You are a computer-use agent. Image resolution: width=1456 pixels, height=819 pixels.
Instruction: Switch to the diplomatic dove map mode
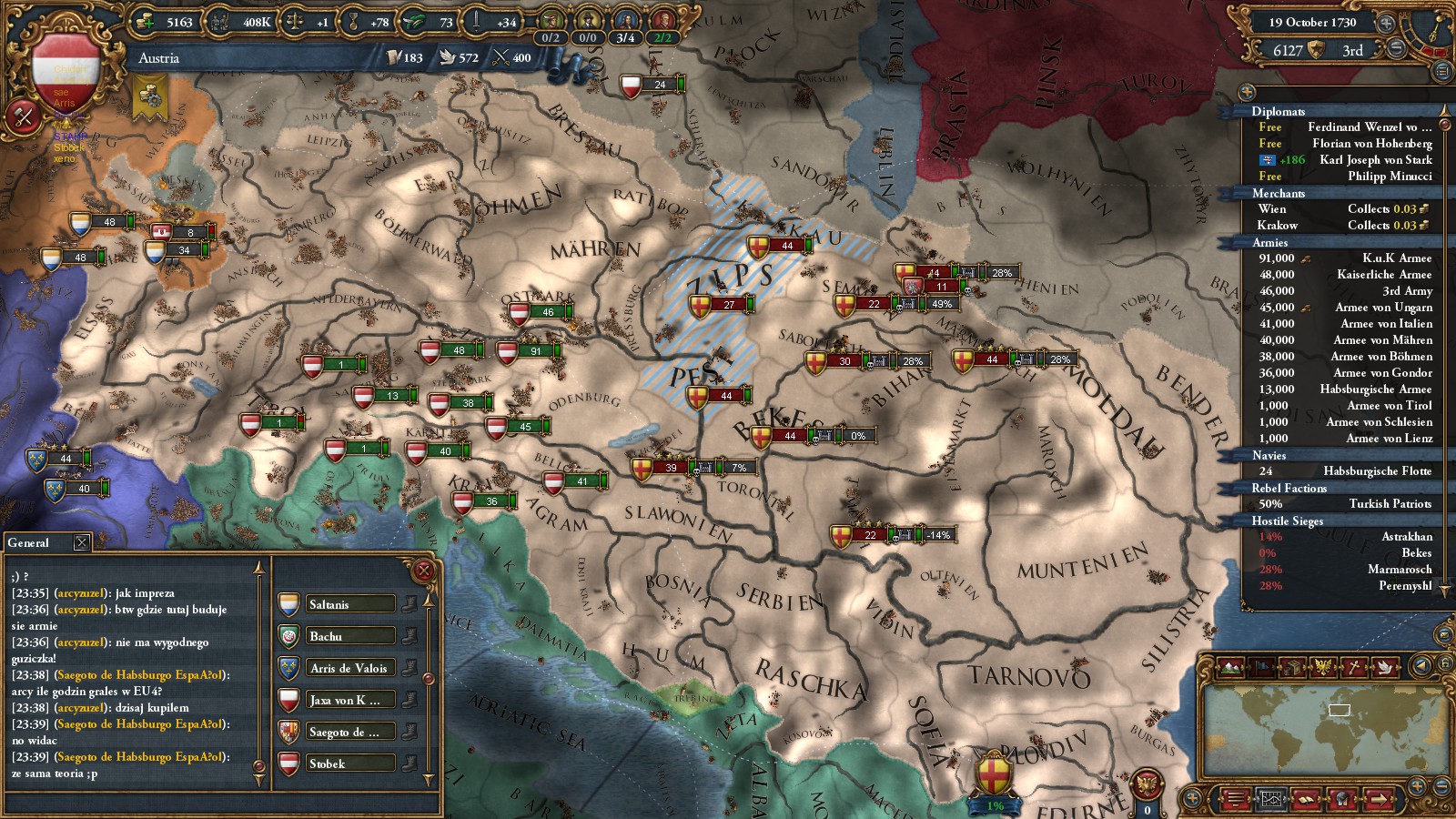[x=1384, y=667]
